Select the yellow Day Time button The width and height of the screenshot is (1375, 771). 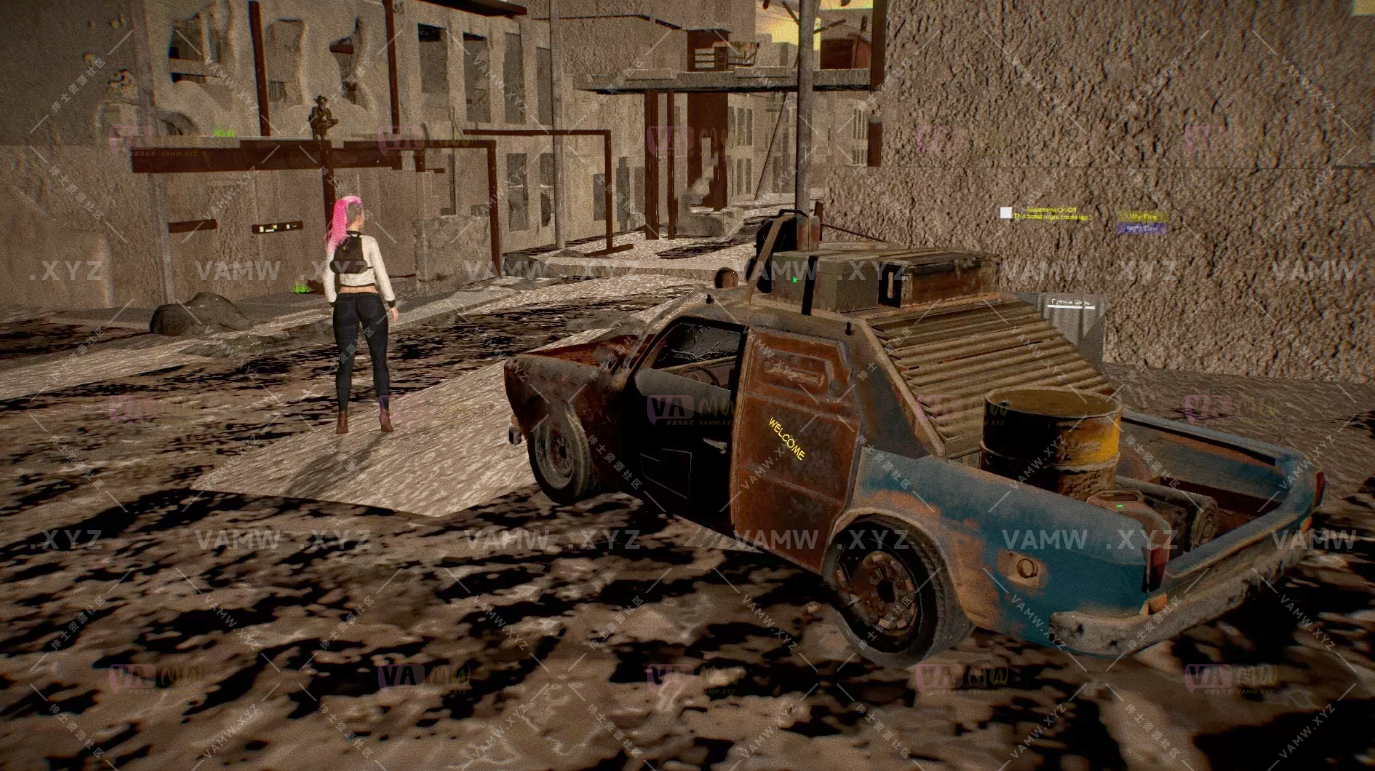(x=1141, y=216)
